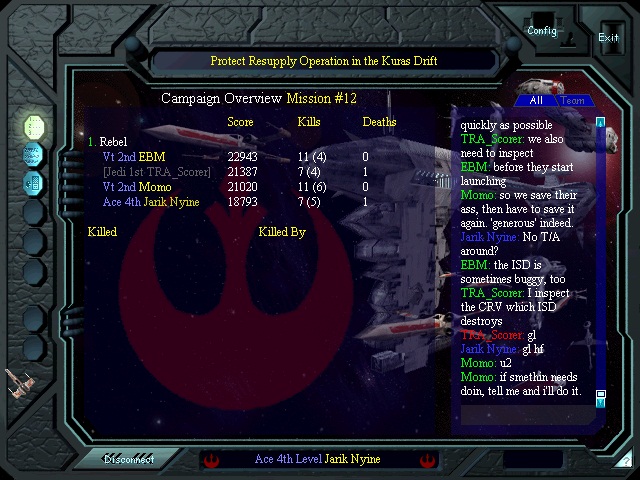
Task: Click the X-wing icon in left sidebar
Action: tap(18, 381)
